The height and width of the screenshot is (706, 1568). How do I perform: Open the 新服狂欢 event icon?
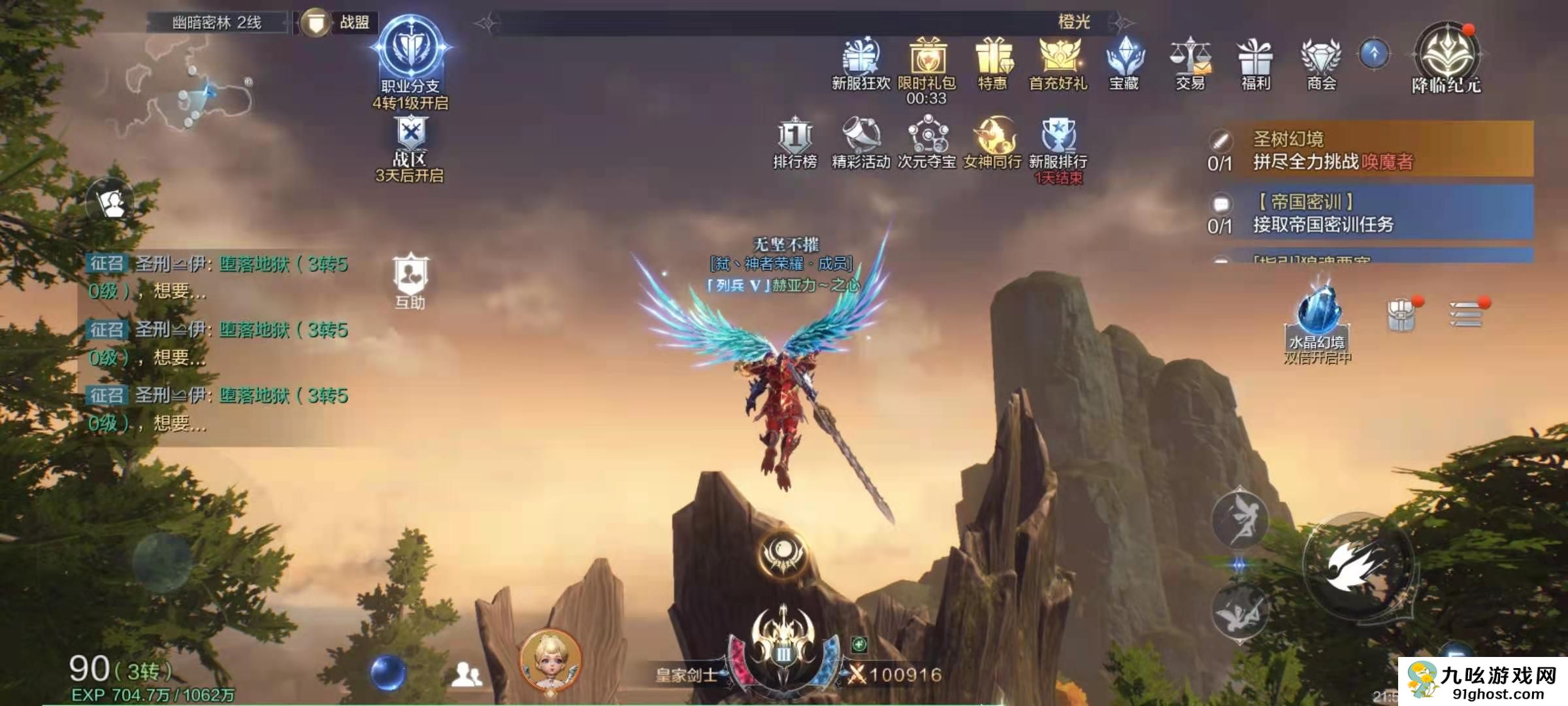pos(860,58)
